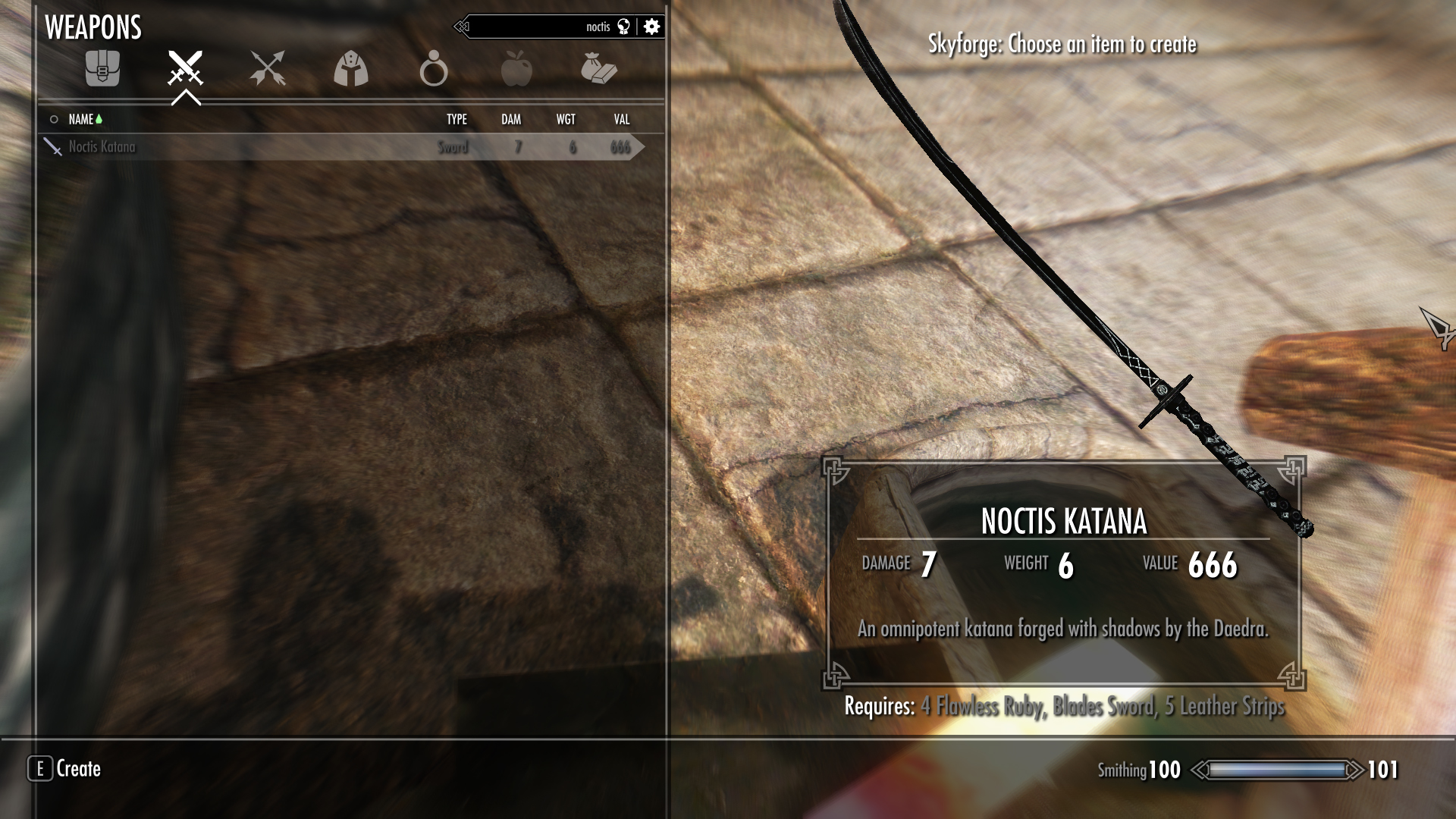1456x819 pixels.
Task: Sort recipes by VAL column header
Action: [x=622, y=119]
